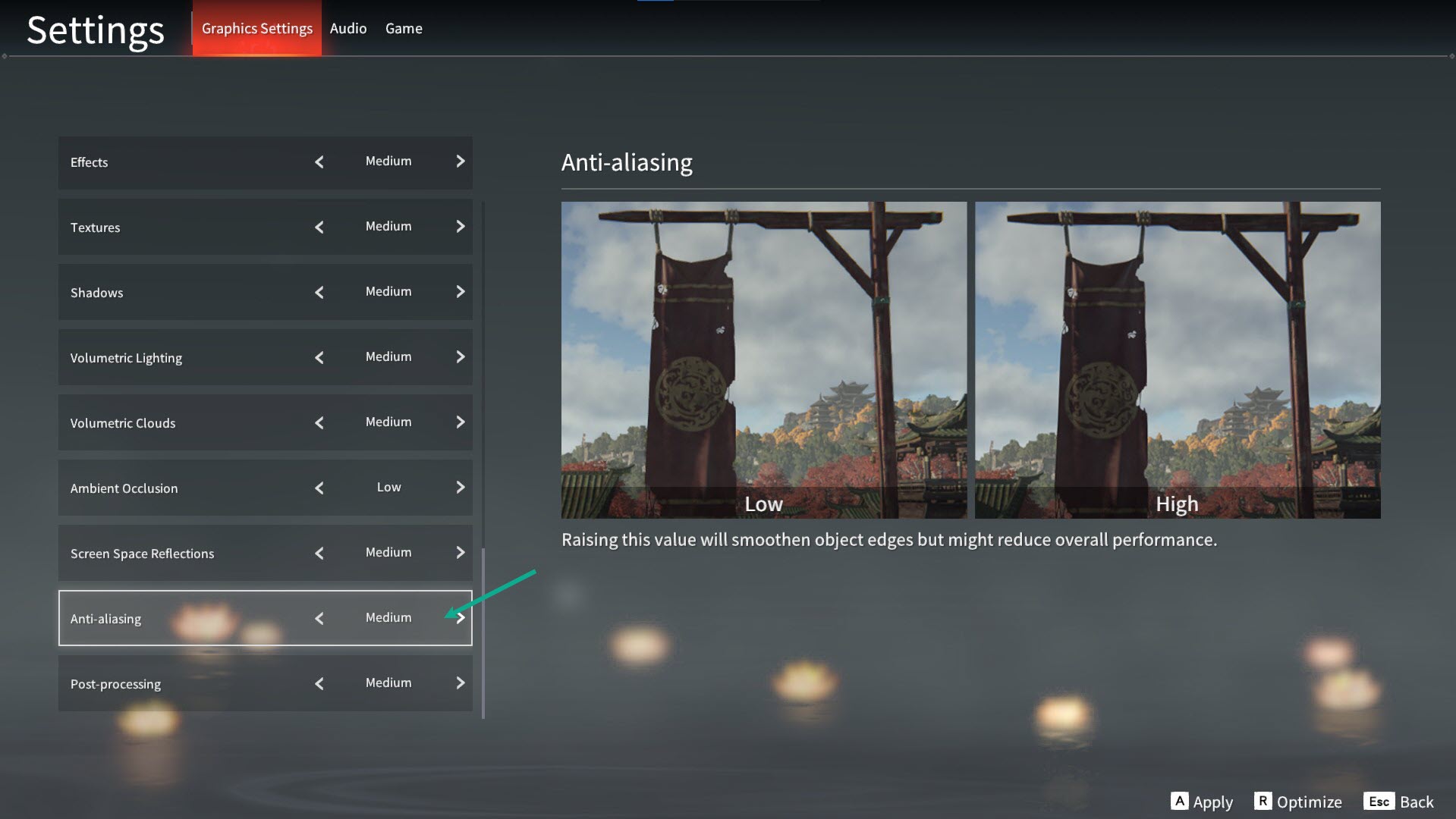Raise Shadows setting with right arrow

coord(460,292)
